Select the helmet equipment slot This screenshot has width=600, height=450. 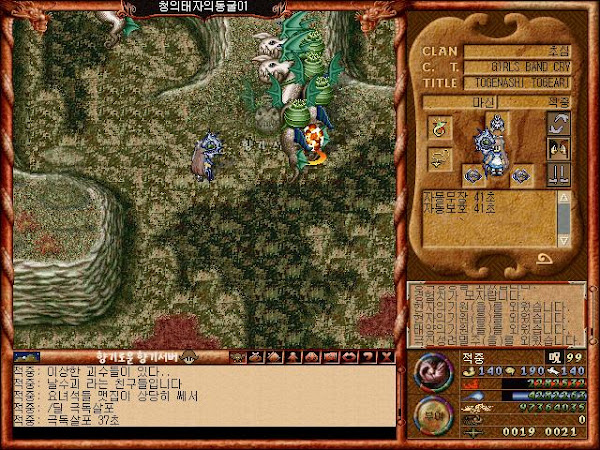(x=497, y=122)
